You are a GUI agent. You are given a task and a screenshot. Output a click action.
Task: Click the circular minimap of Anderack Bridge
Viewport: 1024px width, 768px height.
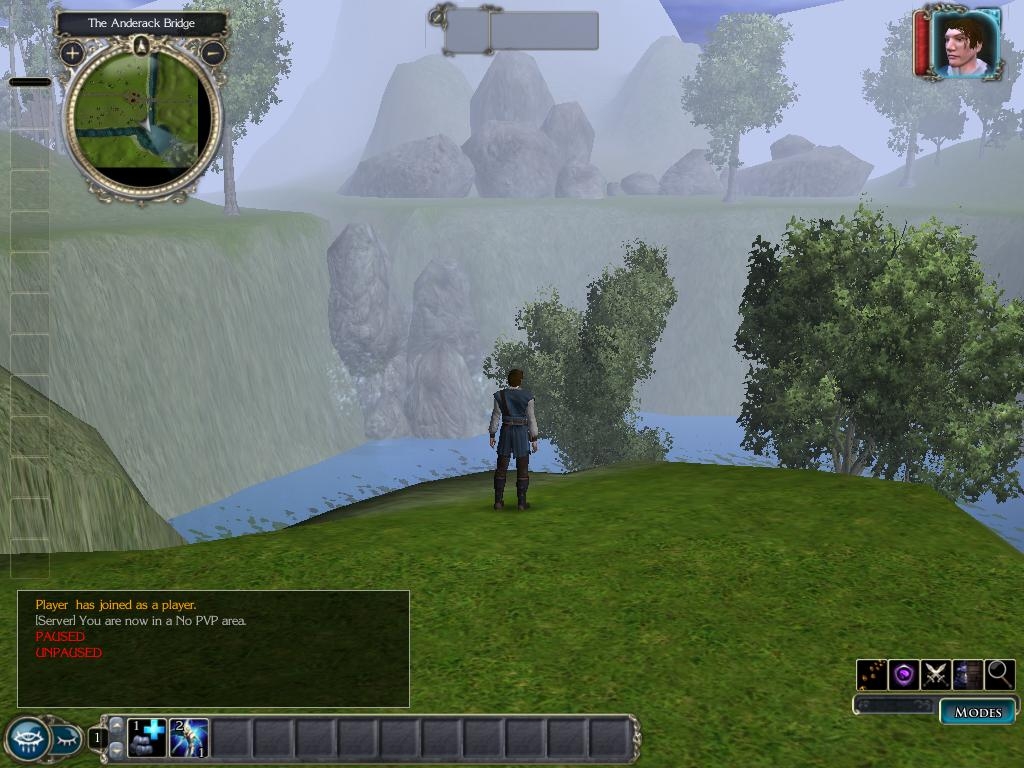(x=142, y=115)
